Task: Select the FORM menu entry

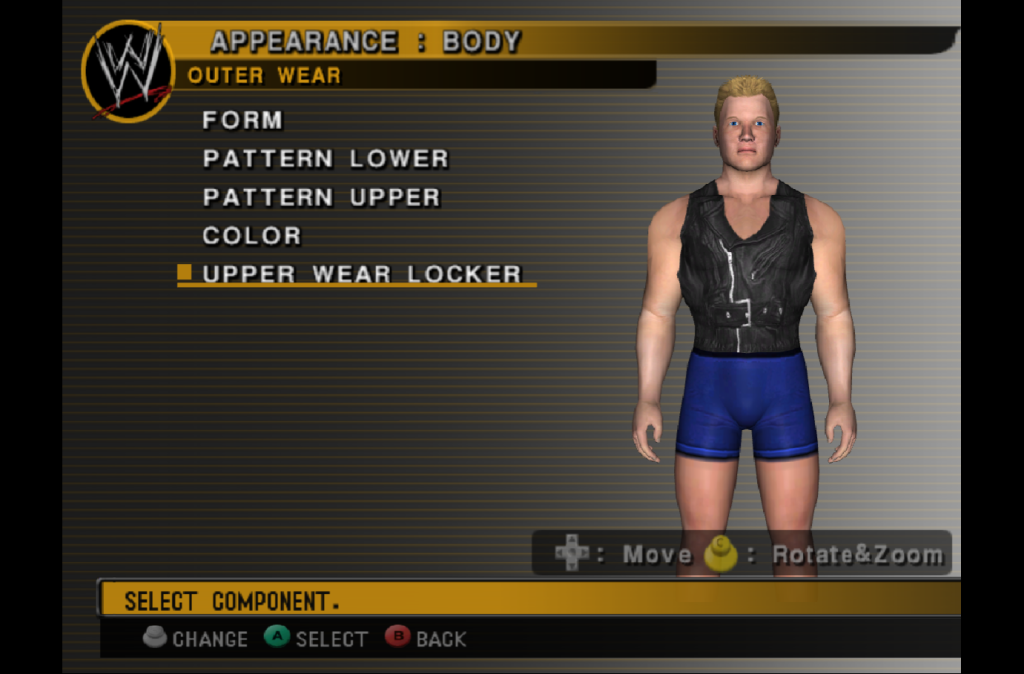Action: coord(243,121)
